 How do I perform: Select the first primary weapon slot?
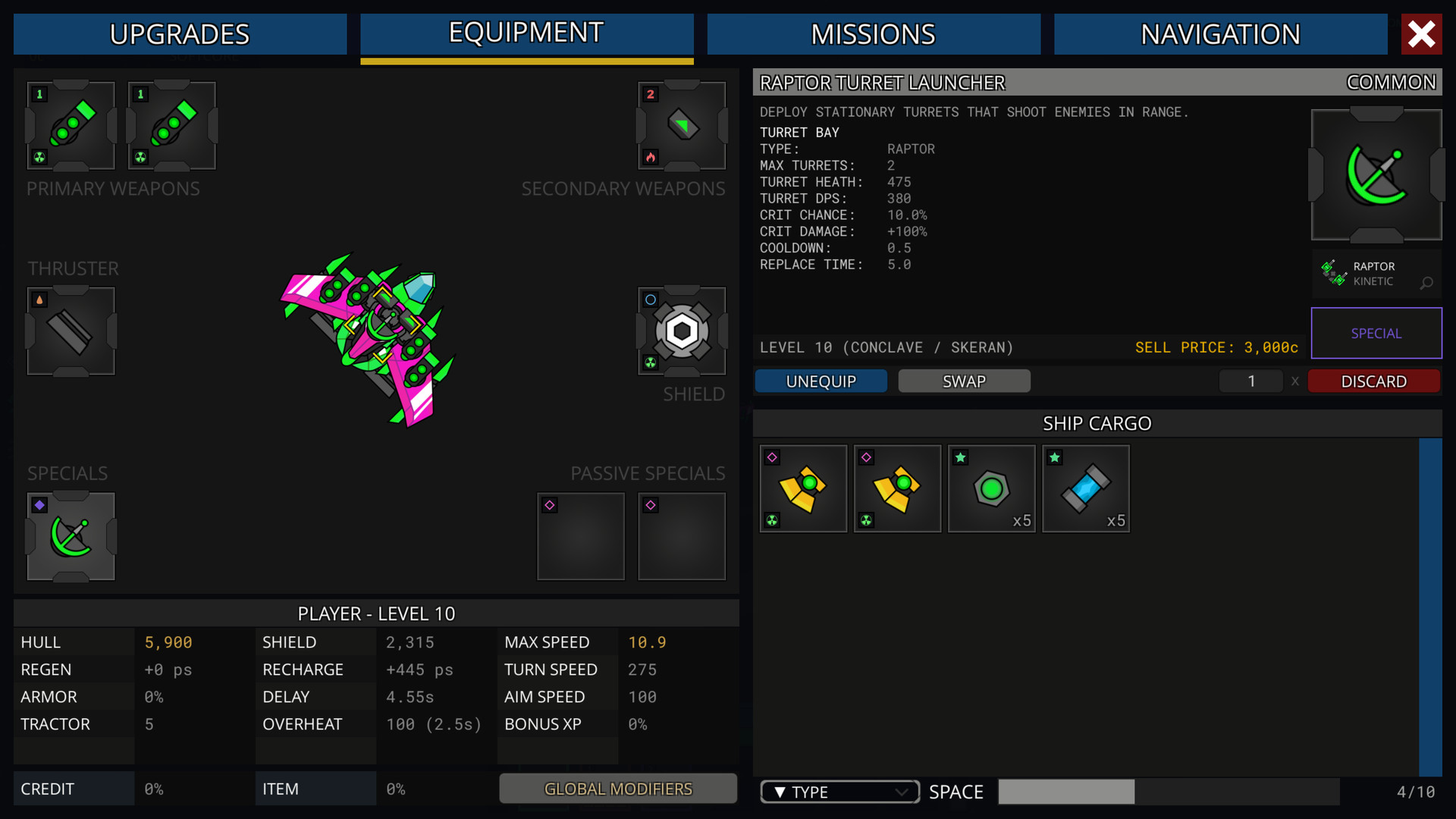pyautogui.click(x=70, y=127)
